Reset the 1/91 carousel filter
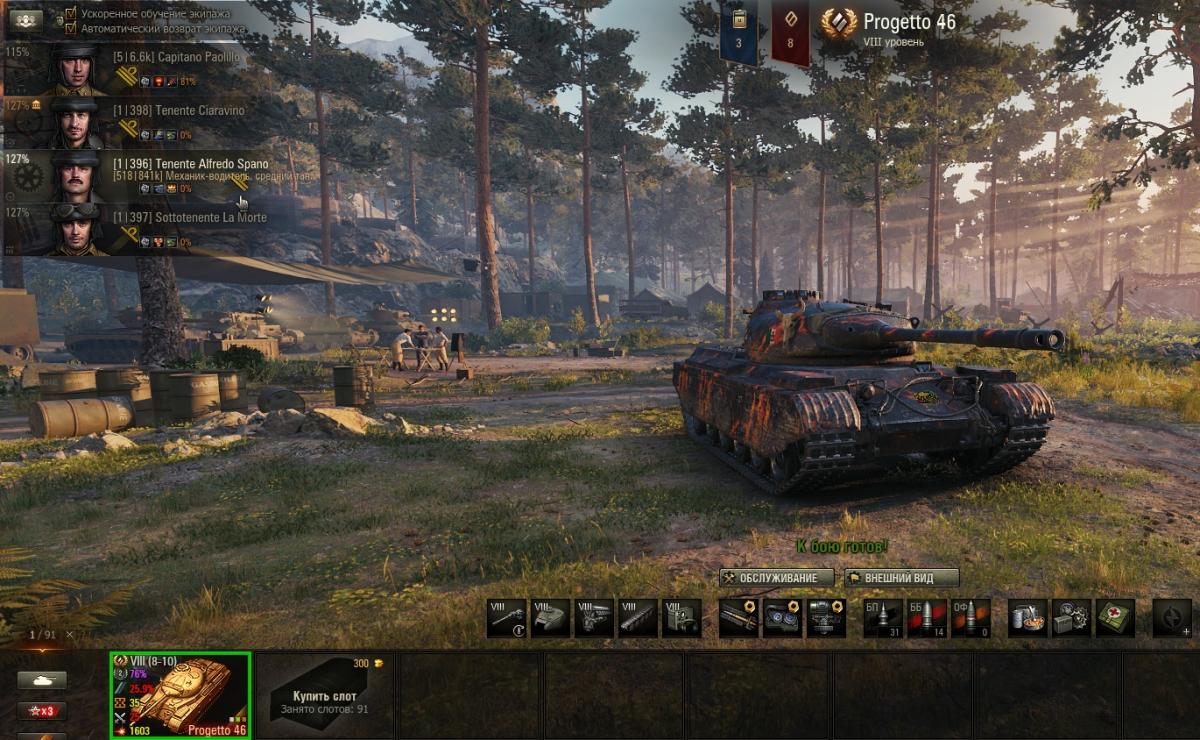The height and width of the screenshot is (740, 1200). click(70, 634)
